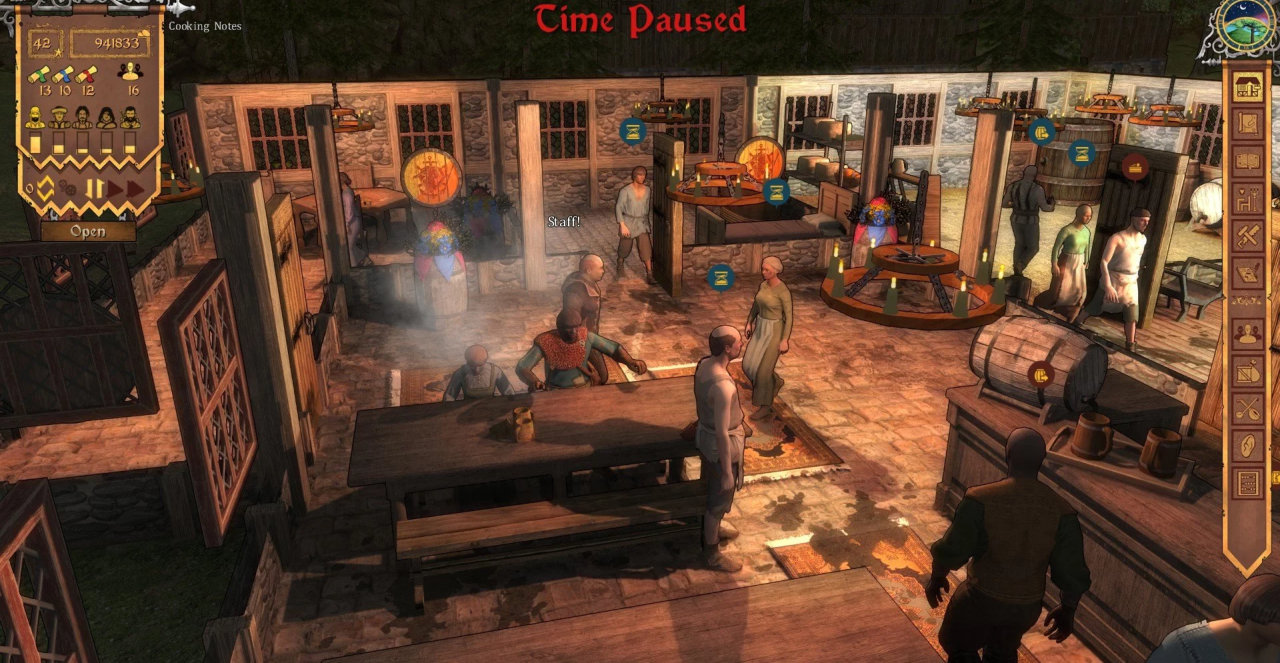Open the open-book menu icon
Viewport: 1280px width, 663px height.
point(1247,160)
